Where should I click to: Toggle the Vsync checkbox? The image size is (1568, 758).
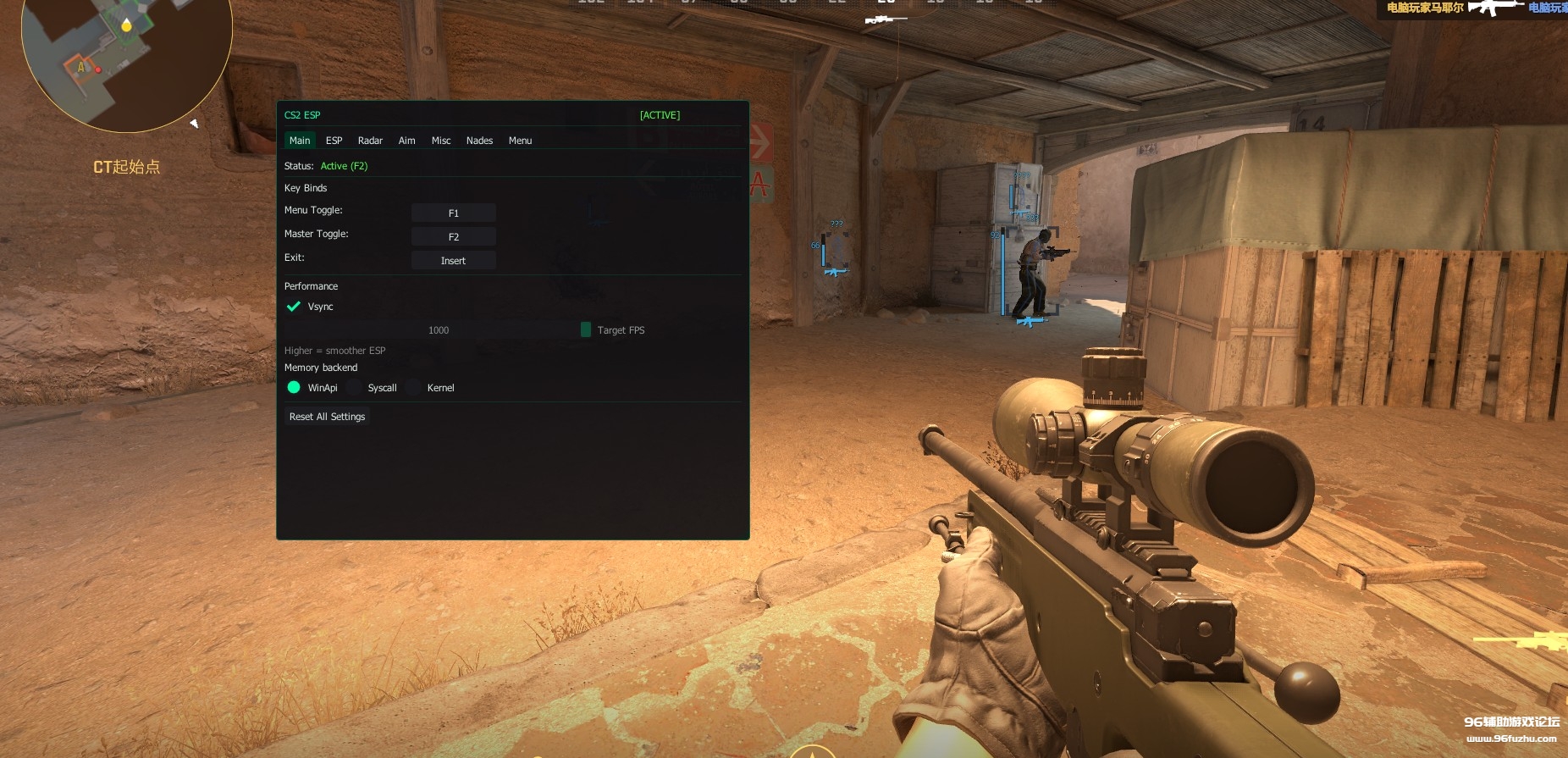click(294, 307)
